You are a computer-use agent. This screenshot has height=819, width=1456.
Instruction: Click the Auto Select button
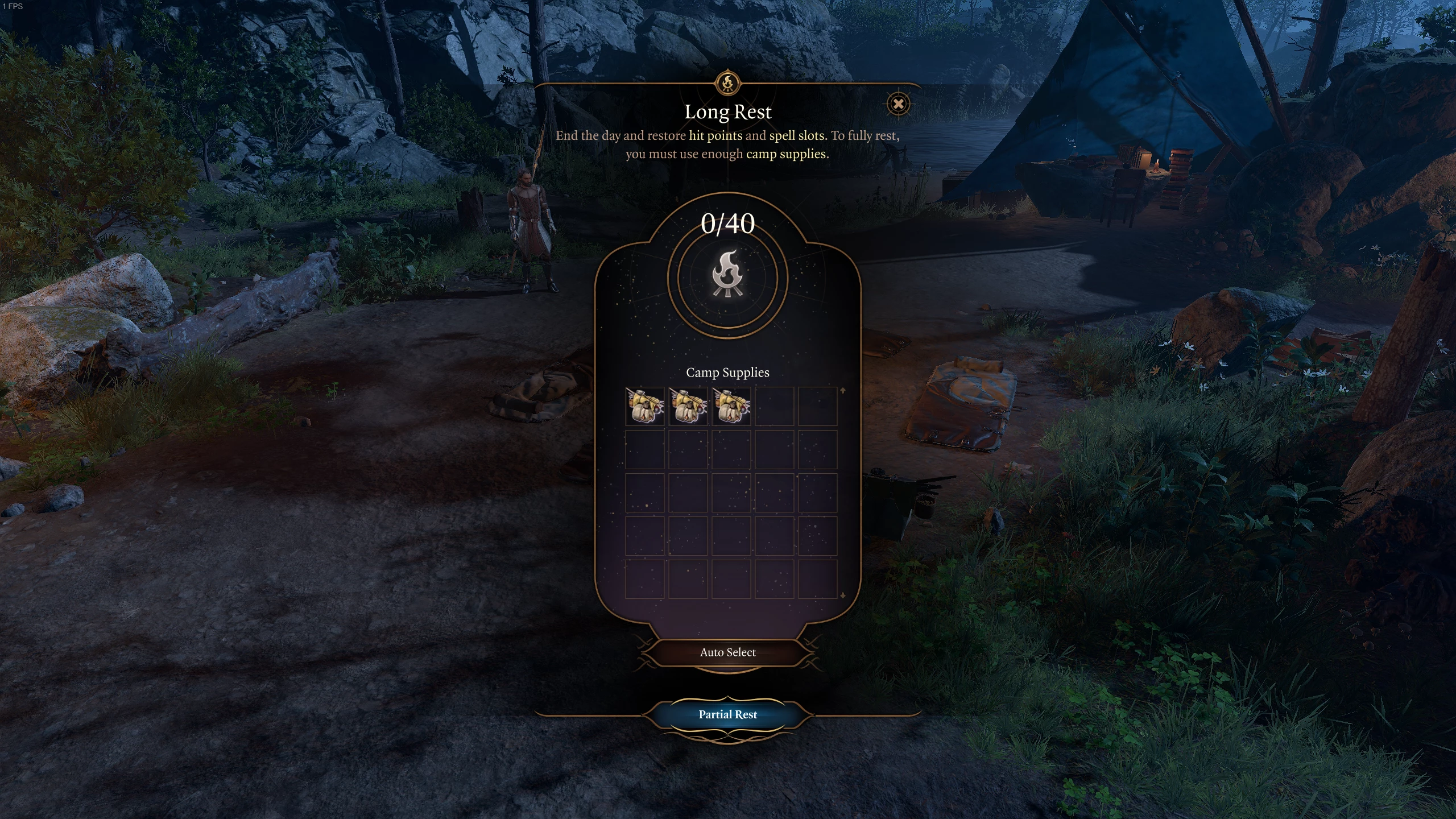point(727,652)
